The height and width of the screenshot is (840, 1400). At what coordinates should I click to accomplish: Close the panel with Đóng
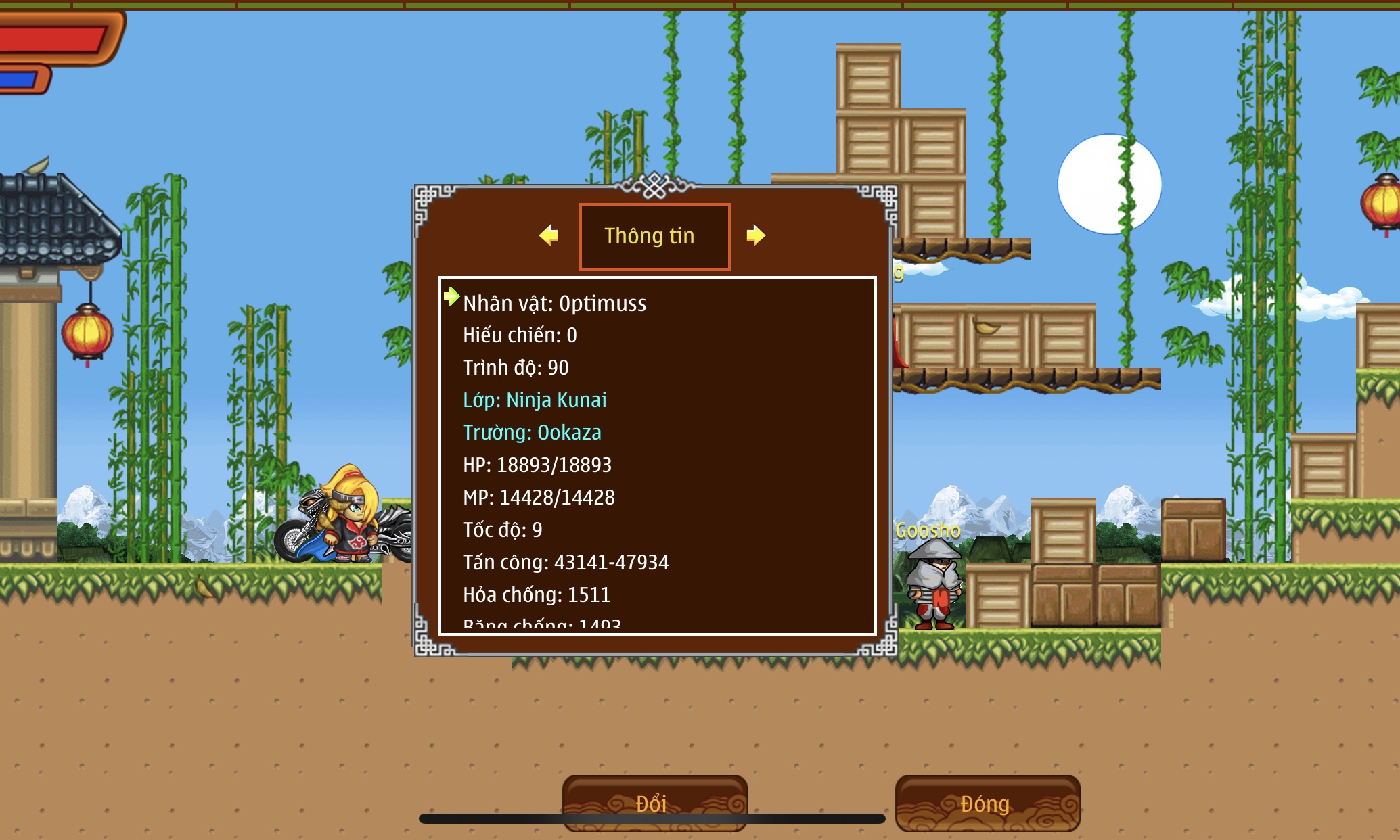click(987, 803)
